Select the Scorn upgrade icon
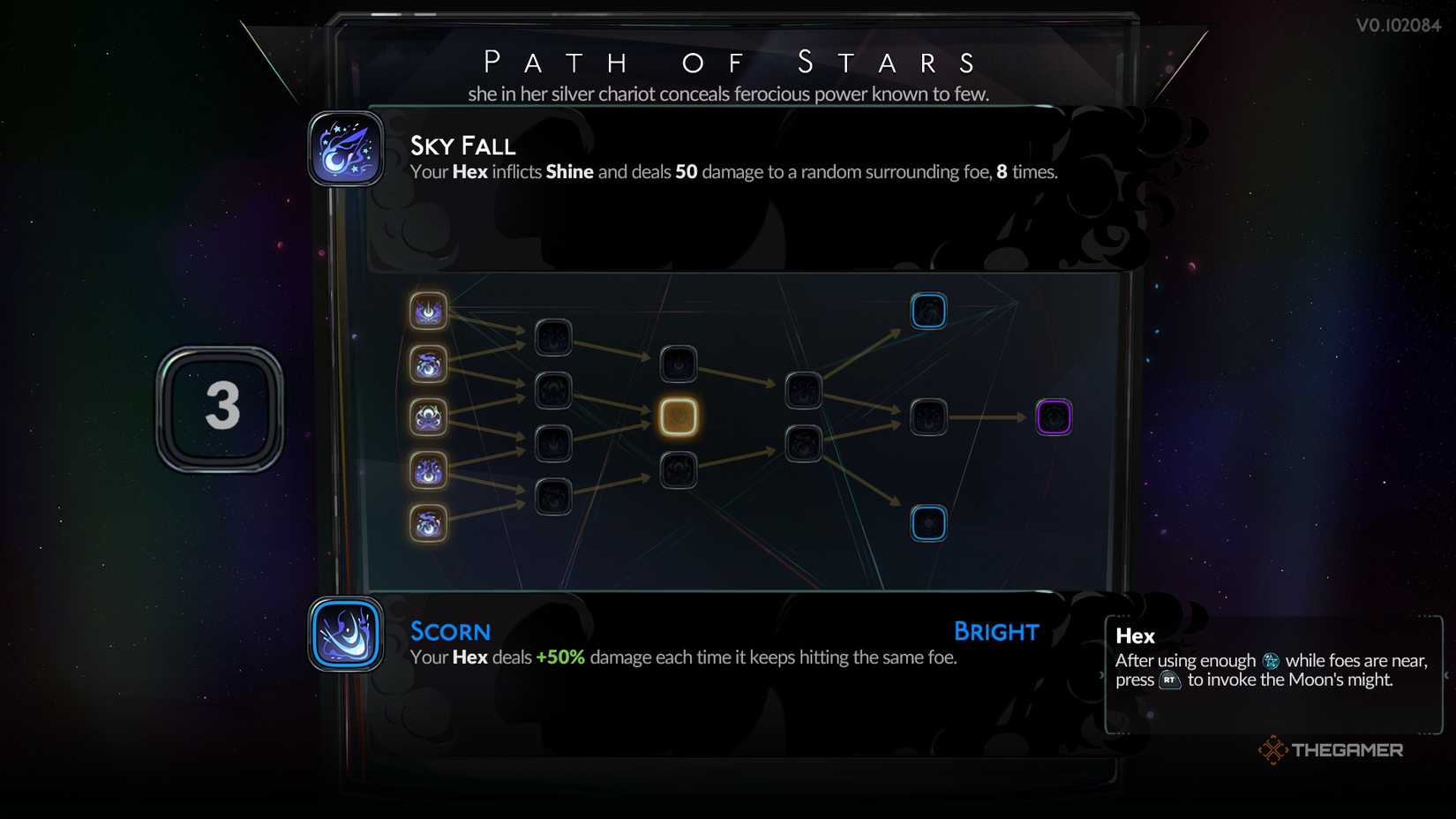Image resolution: width=1456 pixels, height=819 pixels. pyautogui.click(x=346, y=635)
